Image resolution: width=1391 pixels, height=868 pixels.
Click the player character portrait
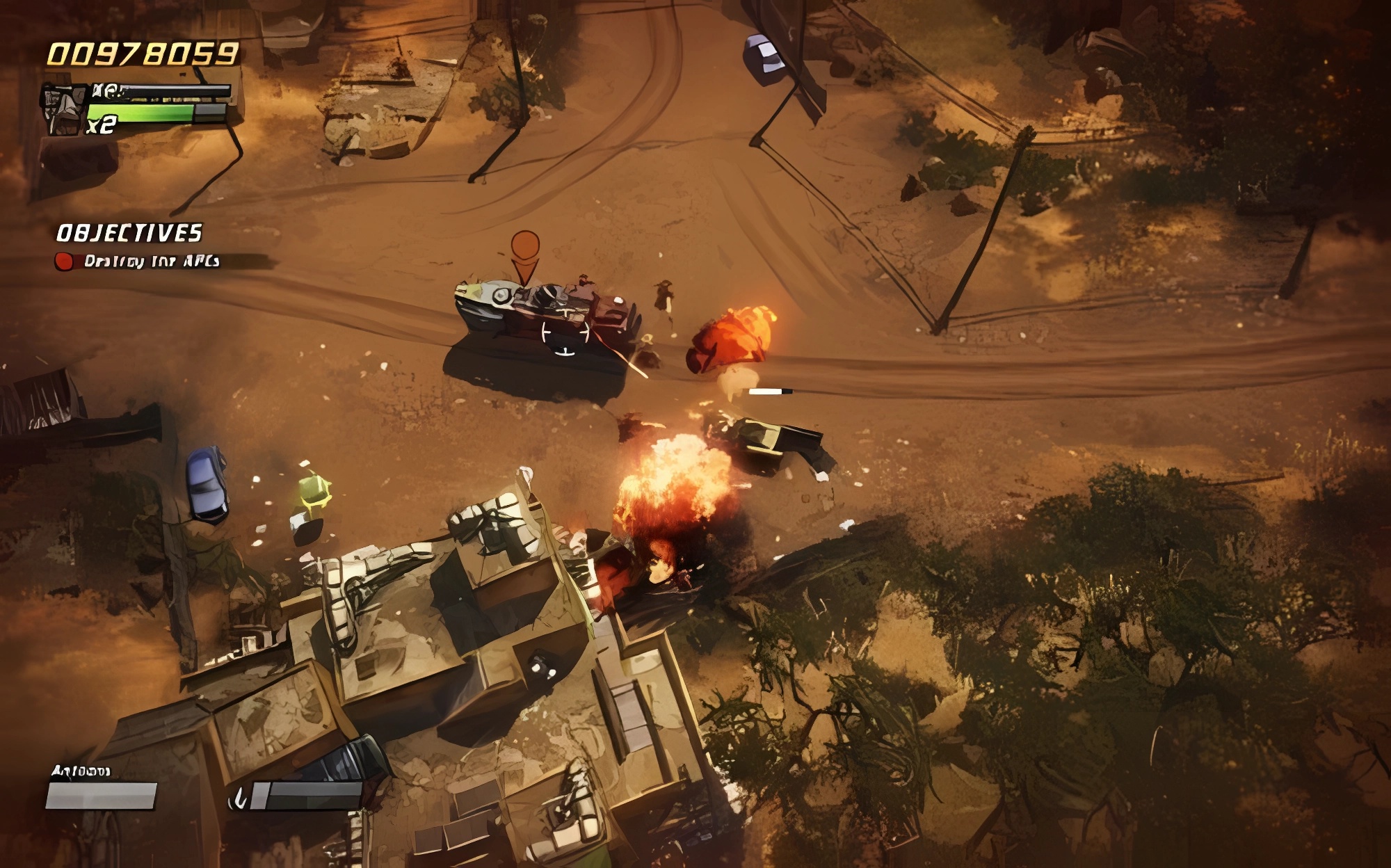click(64, 110)
